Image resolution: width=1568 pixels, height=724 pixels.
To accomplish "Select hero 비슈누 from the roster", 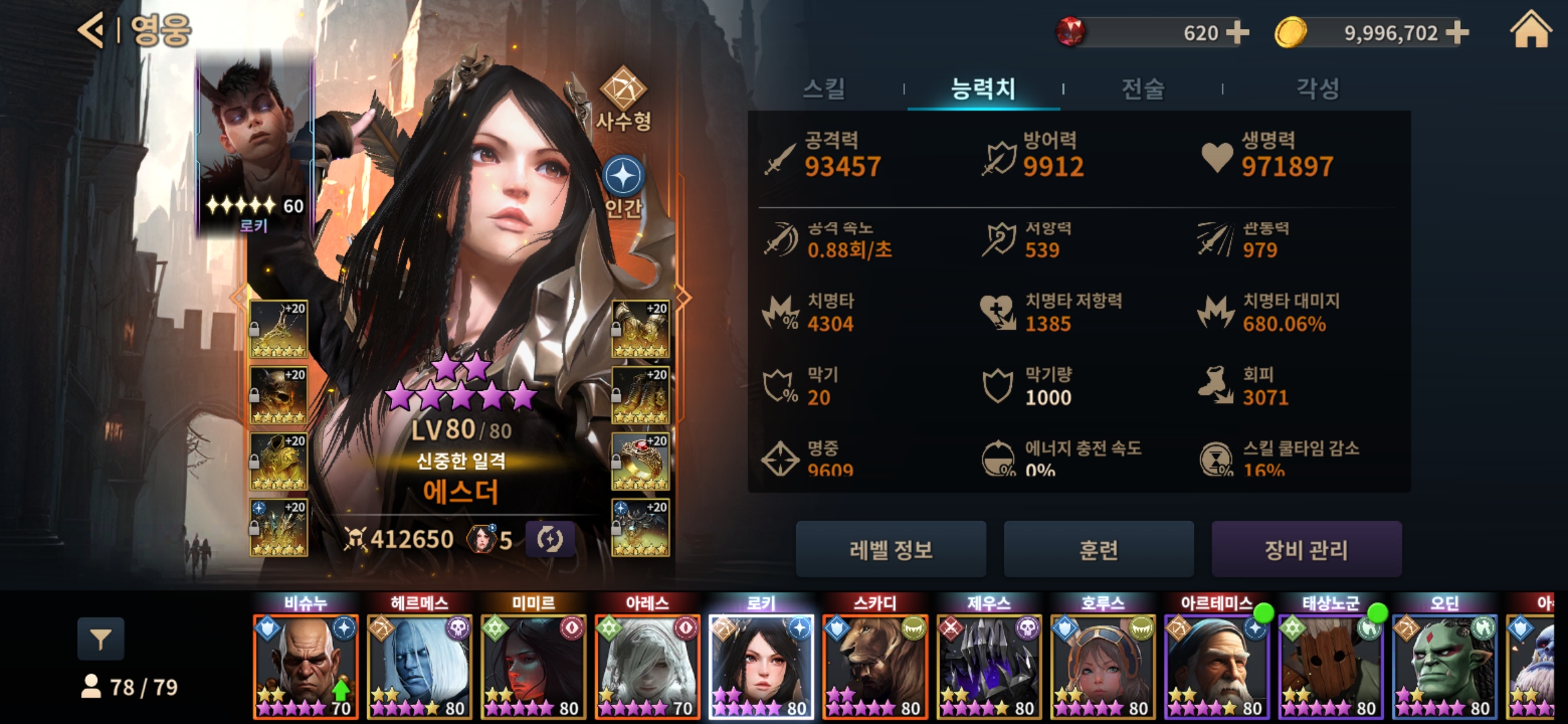I will (x=306, y=665).
